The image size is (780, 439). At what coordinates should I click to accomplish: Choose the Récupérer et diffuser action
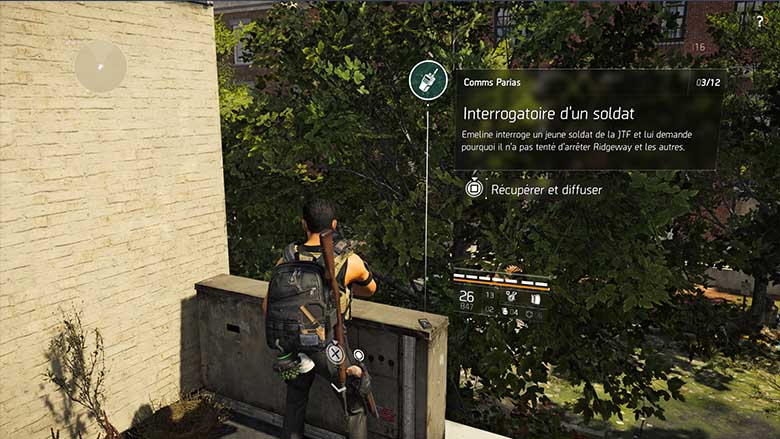534,188
